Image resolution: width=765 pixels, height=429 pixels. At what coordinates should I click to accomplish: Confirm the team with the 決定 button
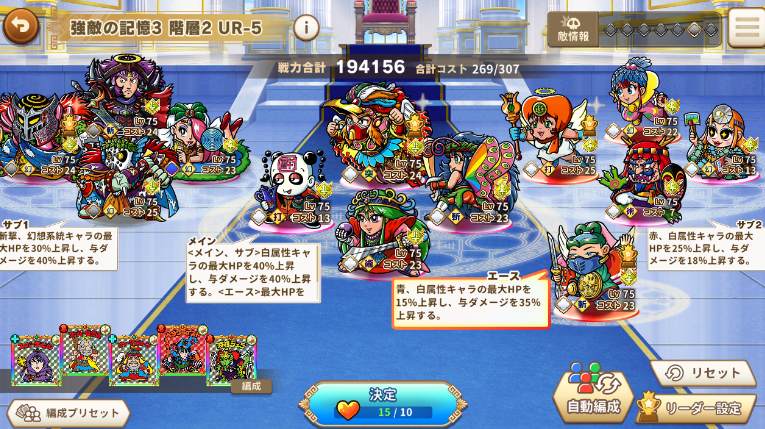click(383, 402)
